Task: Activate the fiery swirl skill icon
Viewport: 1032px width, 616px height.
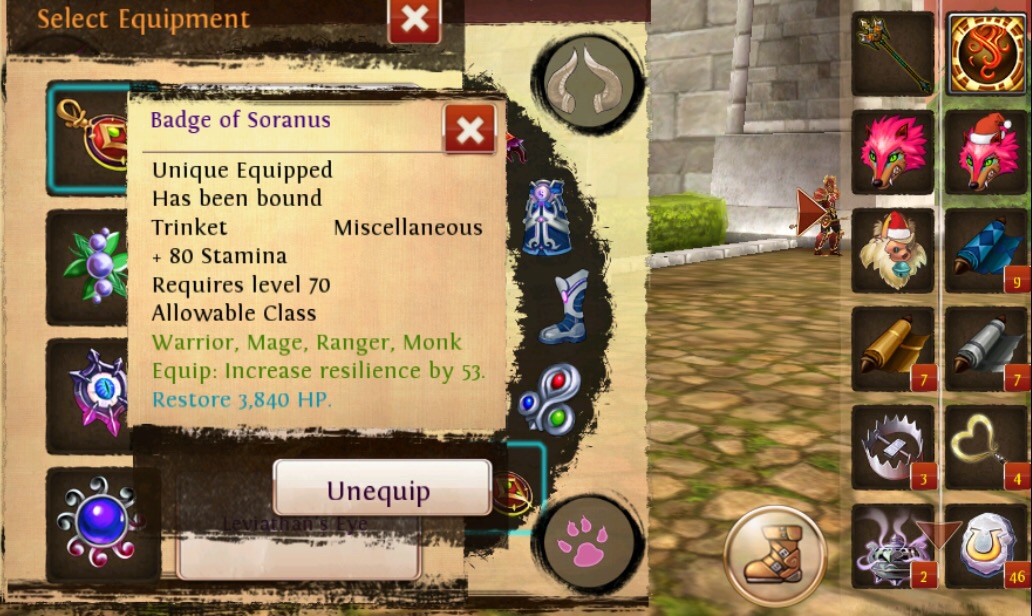Action: (x=986, y=53)
